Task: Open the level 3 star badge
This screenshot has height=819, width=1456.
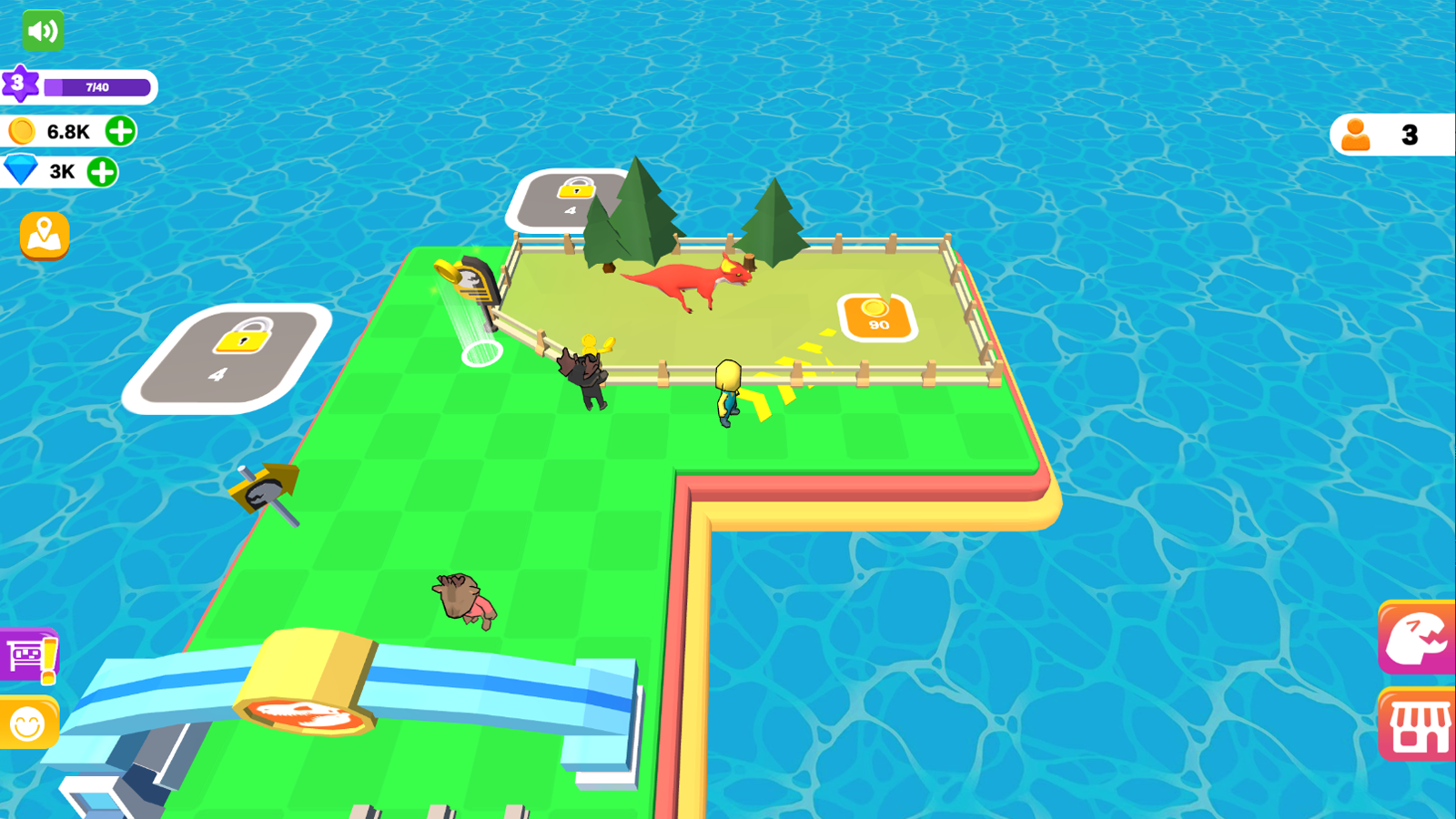Action: [x=20, y=85]
